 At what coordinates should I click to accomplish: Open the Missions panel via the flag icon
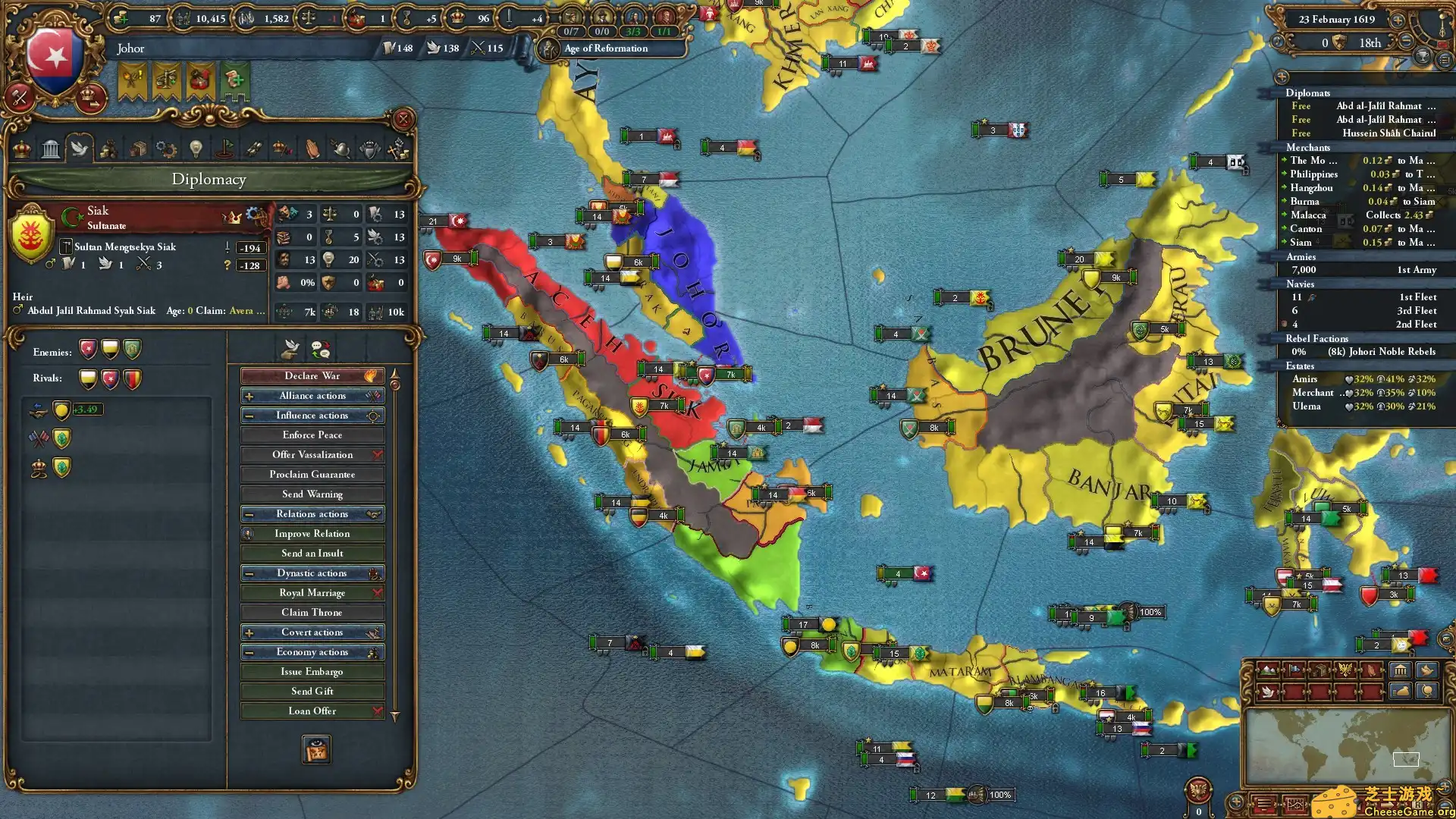(224, 148)
